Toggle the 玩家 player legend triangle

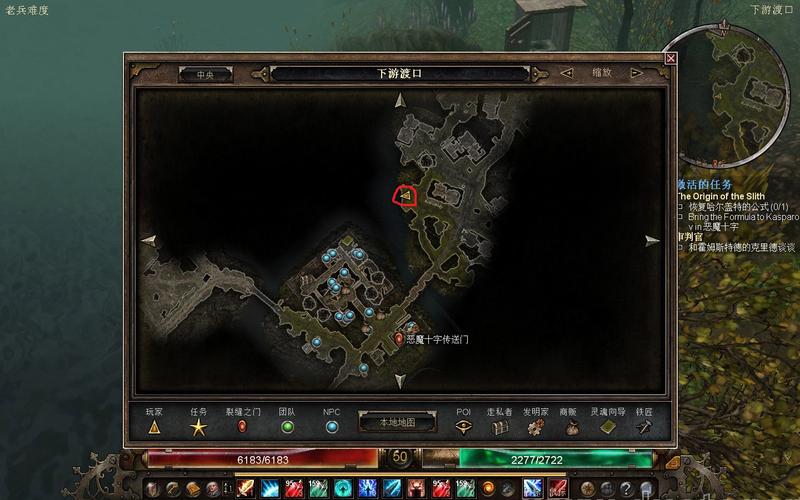[x=154, y=427]
